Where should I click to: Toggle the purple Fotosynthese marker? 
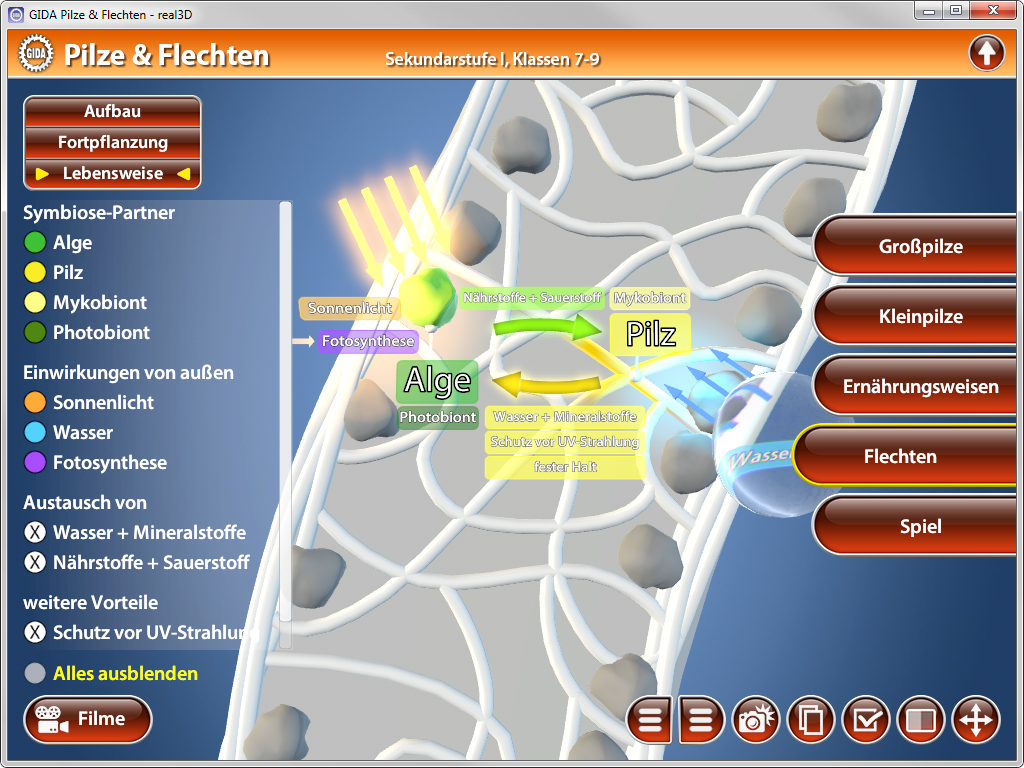point(35,462)
